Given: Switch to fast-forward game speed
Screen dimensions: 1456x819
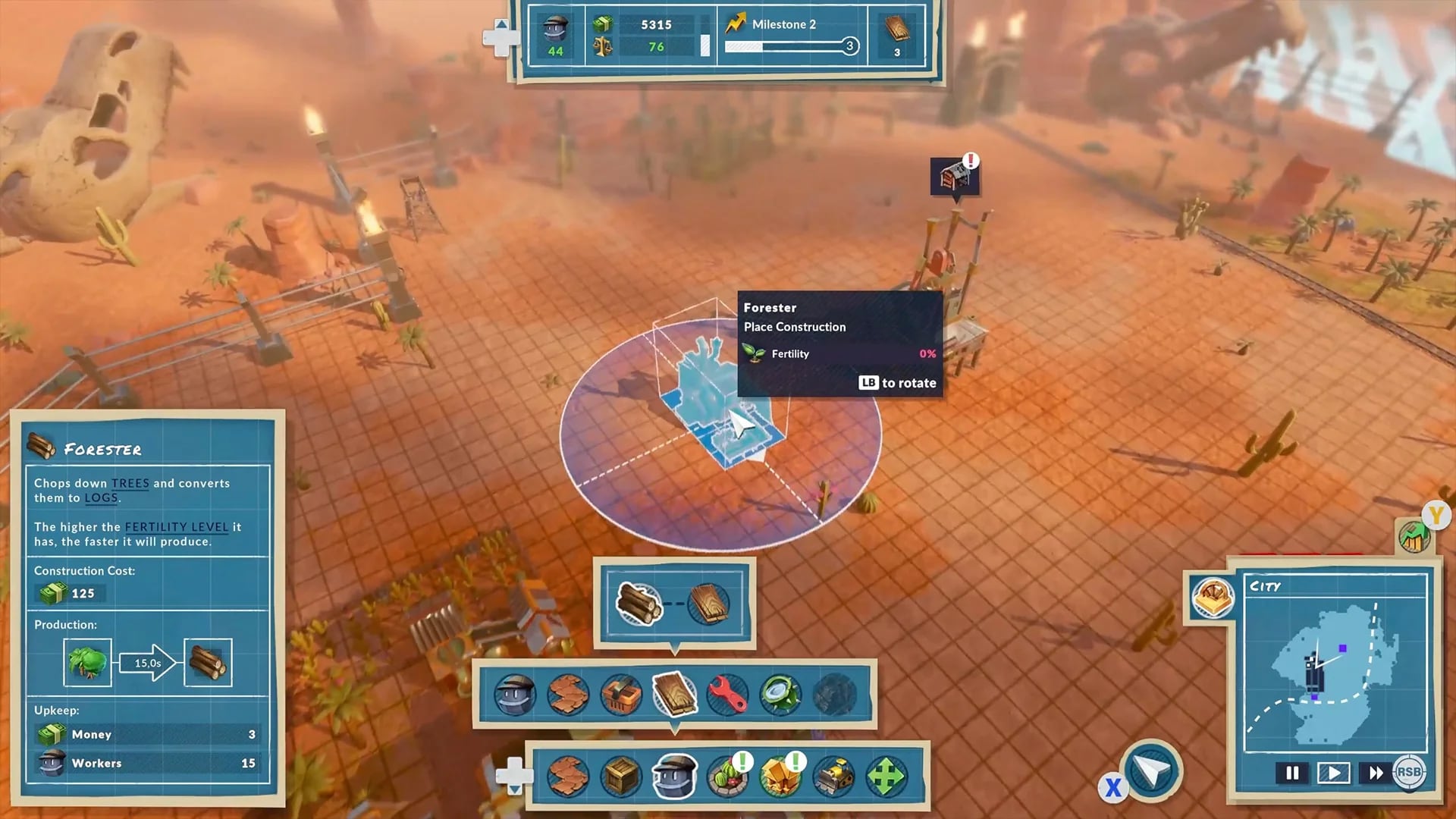Looking at the screenshot, I should tap(1375, 773).
